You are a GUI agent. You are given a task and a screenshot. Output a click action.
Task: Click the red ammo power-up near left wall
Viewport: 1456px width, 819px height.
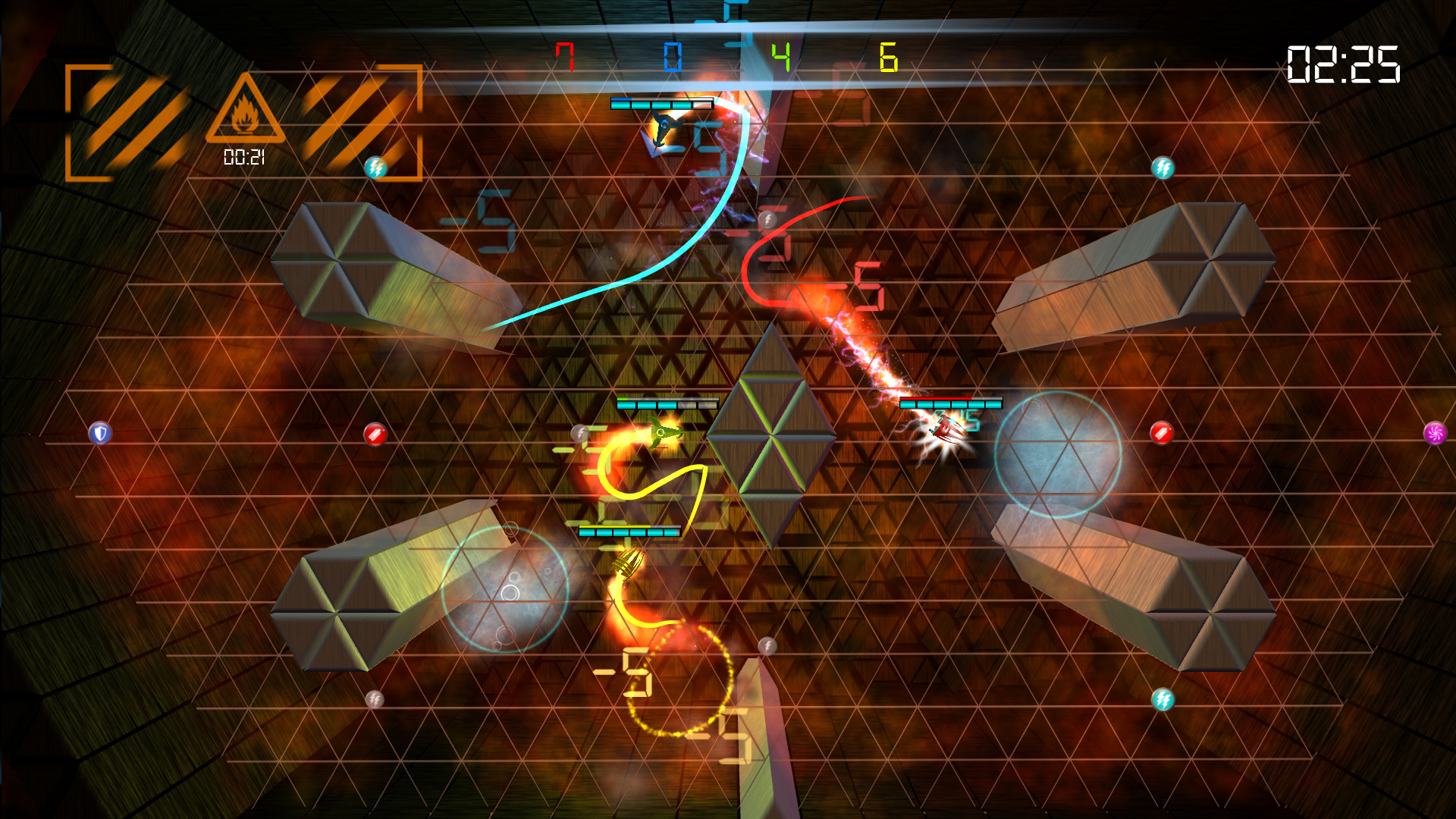(x=375, y=434)
